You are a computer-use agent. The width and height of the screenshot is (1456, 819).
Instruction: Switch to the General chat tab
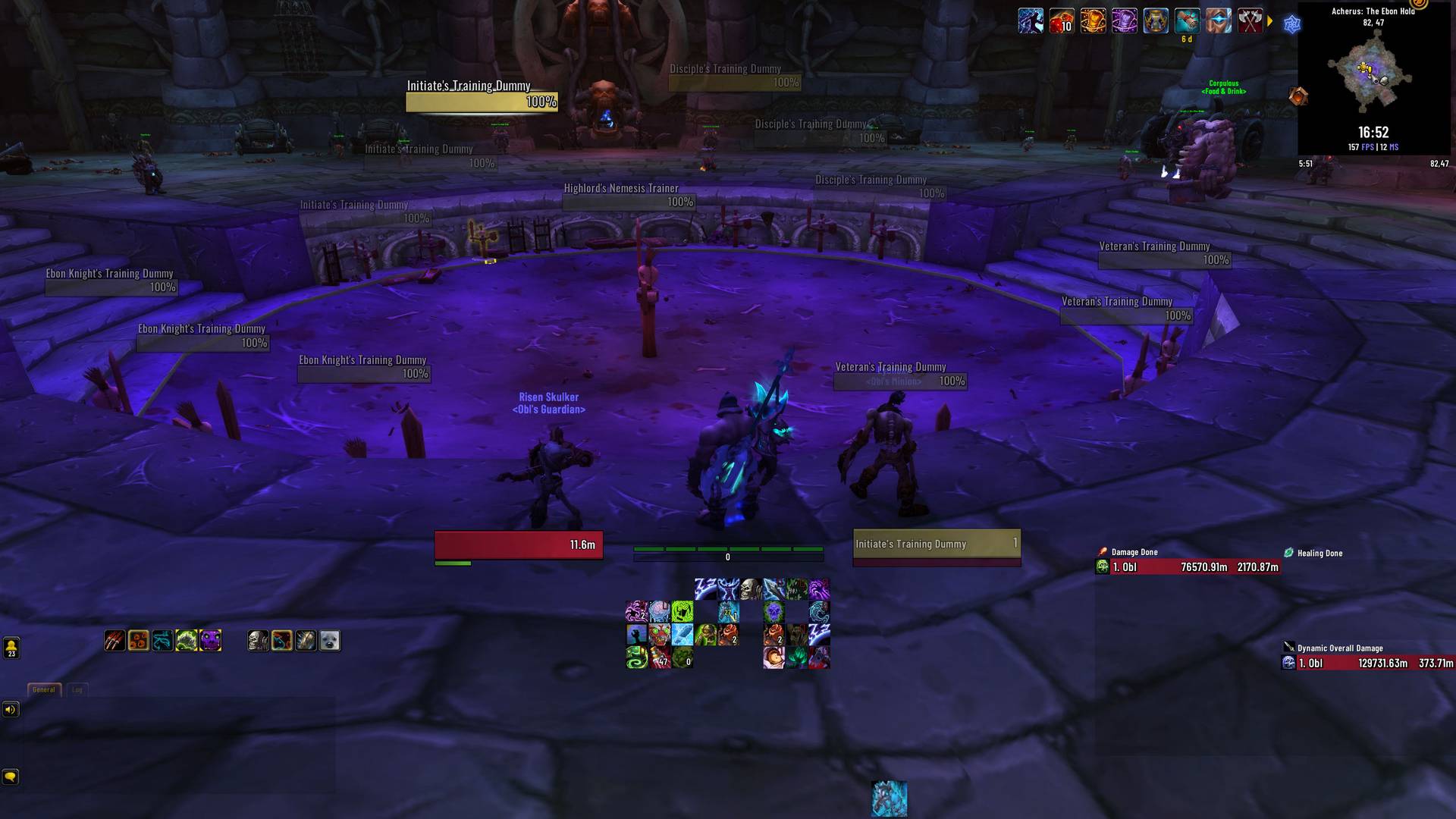pyautogui.click(x=43, y=689)
